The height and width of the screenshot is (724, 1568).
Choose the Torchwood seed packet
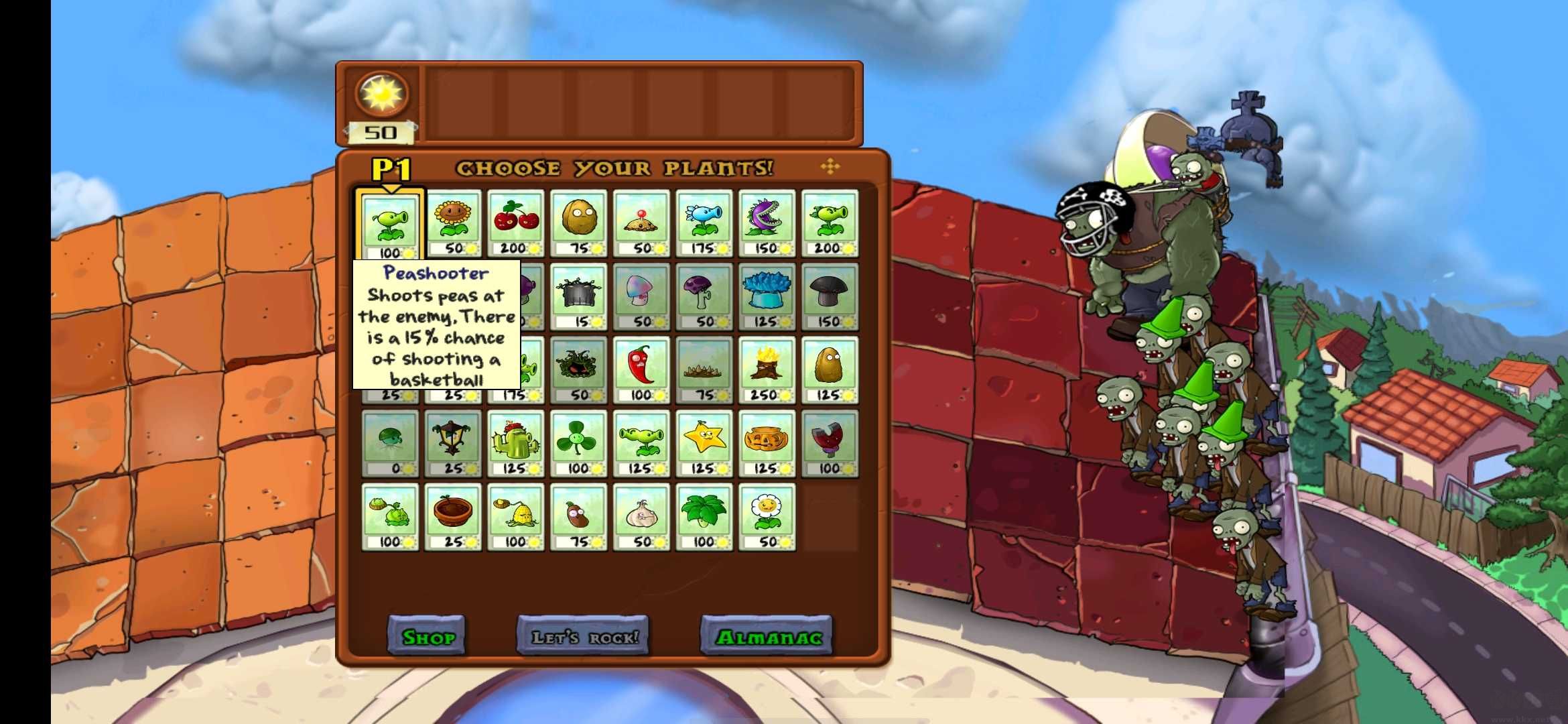pyautogui.click(x=767, y=370)
